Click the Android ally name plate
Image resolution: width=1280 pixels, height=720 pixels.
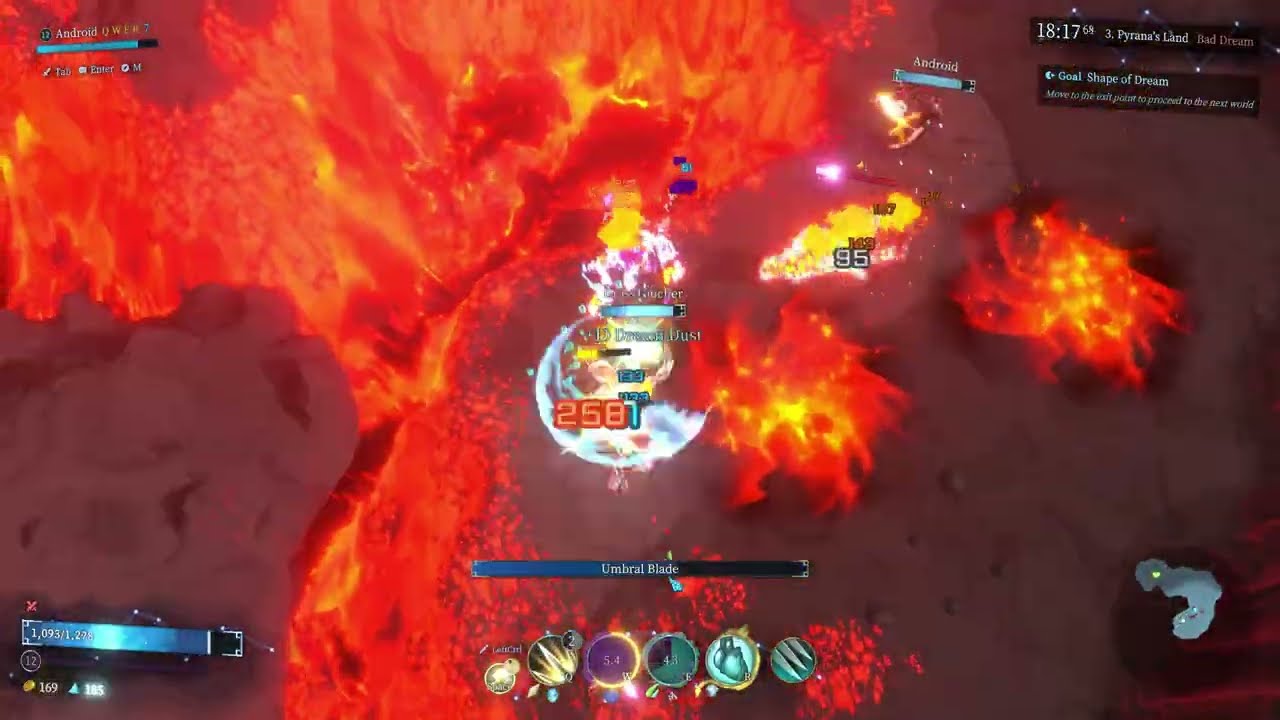(934, 66)
